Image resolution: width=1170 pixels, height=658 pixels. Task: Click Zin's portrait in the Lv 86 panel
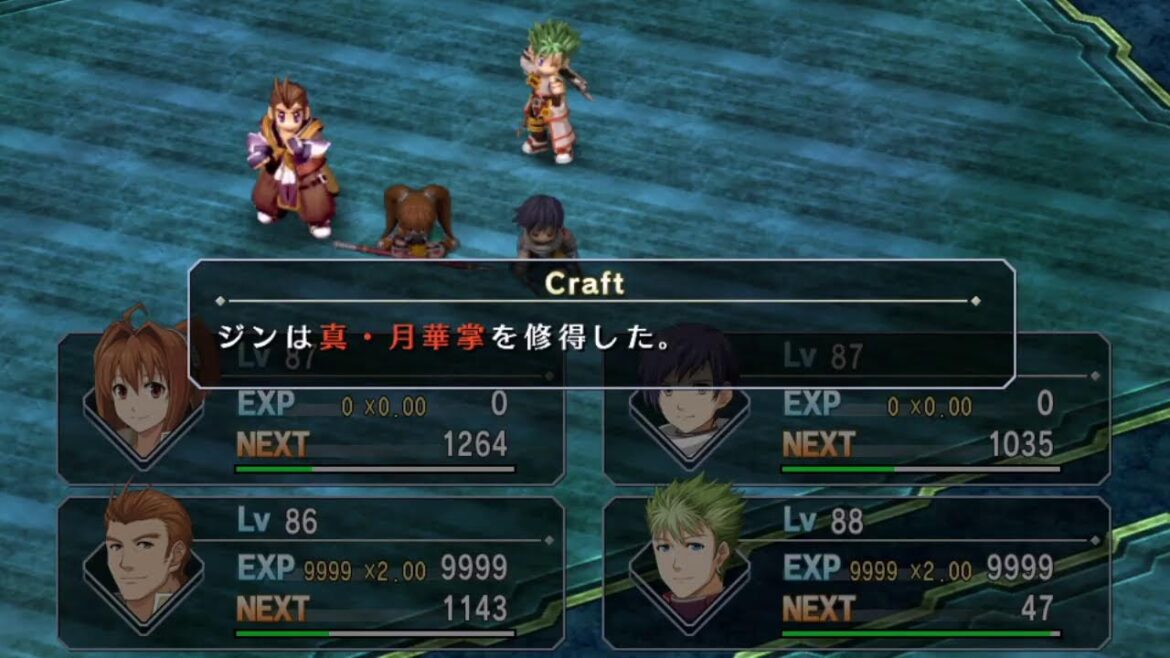pyautogui.click(x=146, y=555)
